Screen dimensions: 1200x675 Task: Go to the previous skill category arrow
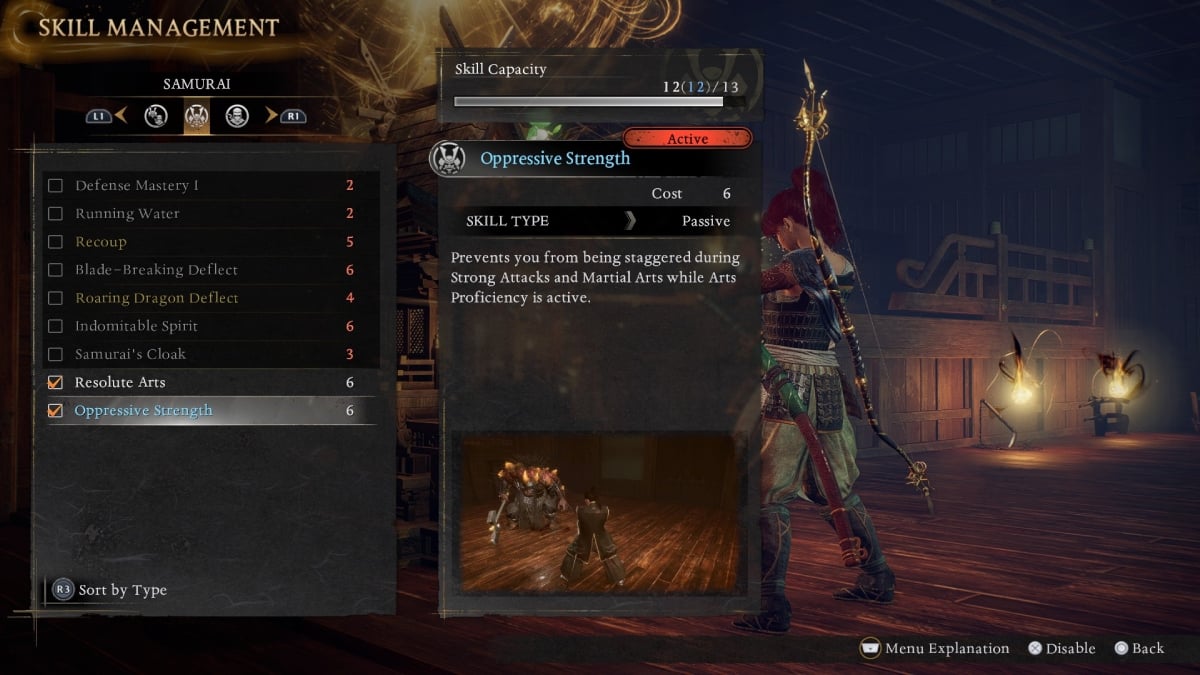point(121,116)
